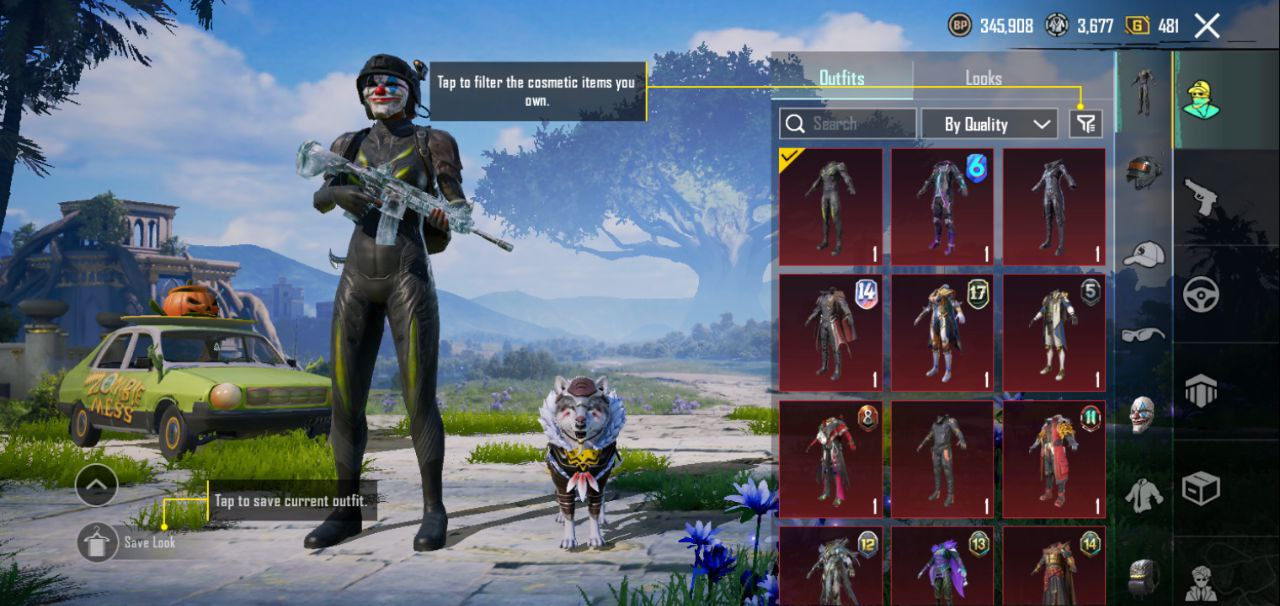This screenshot has height=606, width=1280.
Task: Select the Outfits tab
Action: pyautogui.click(x=841, y=78)
